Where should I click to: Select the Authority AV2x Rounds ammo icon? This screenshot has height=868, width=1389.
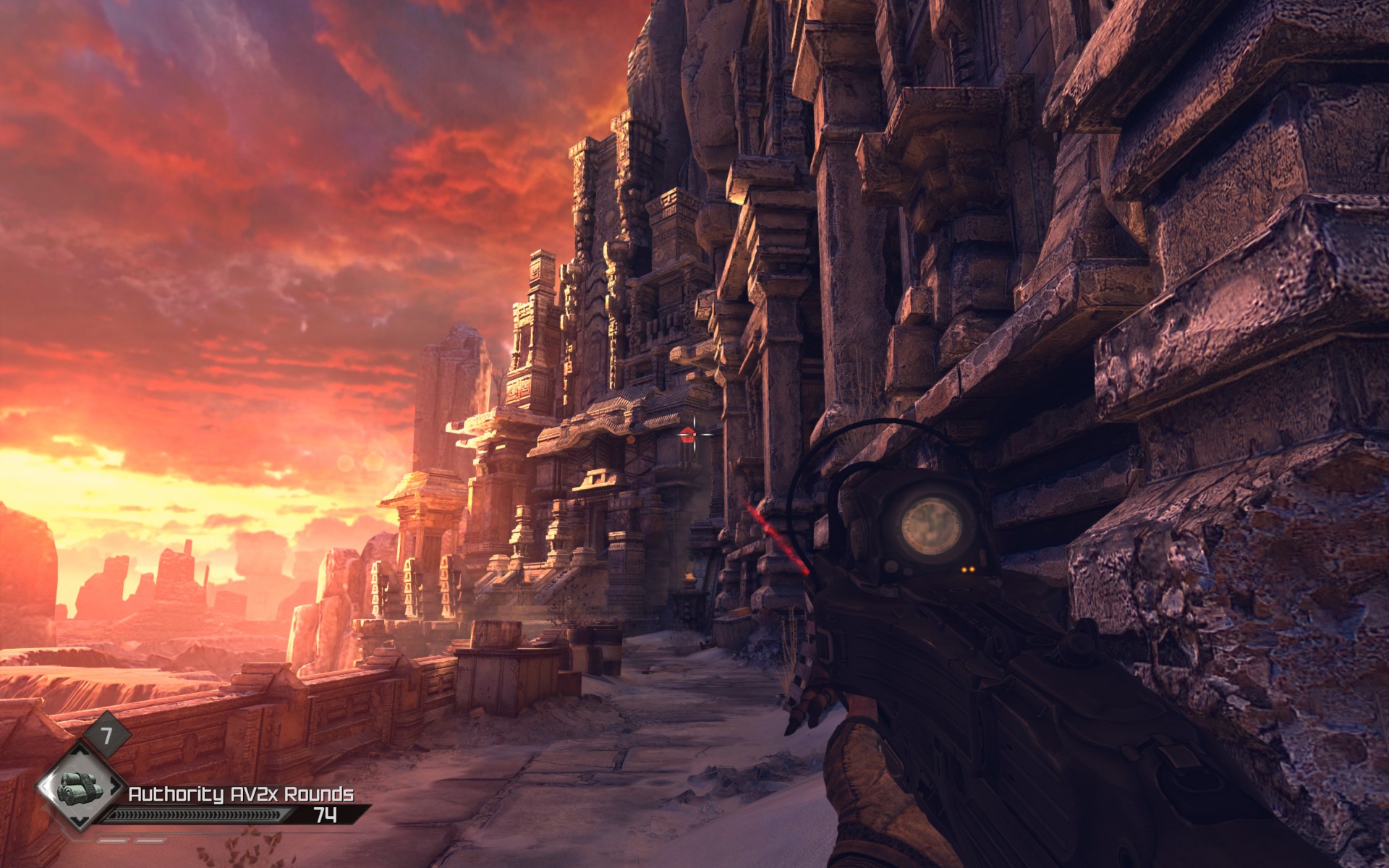(x=81, y=790)
